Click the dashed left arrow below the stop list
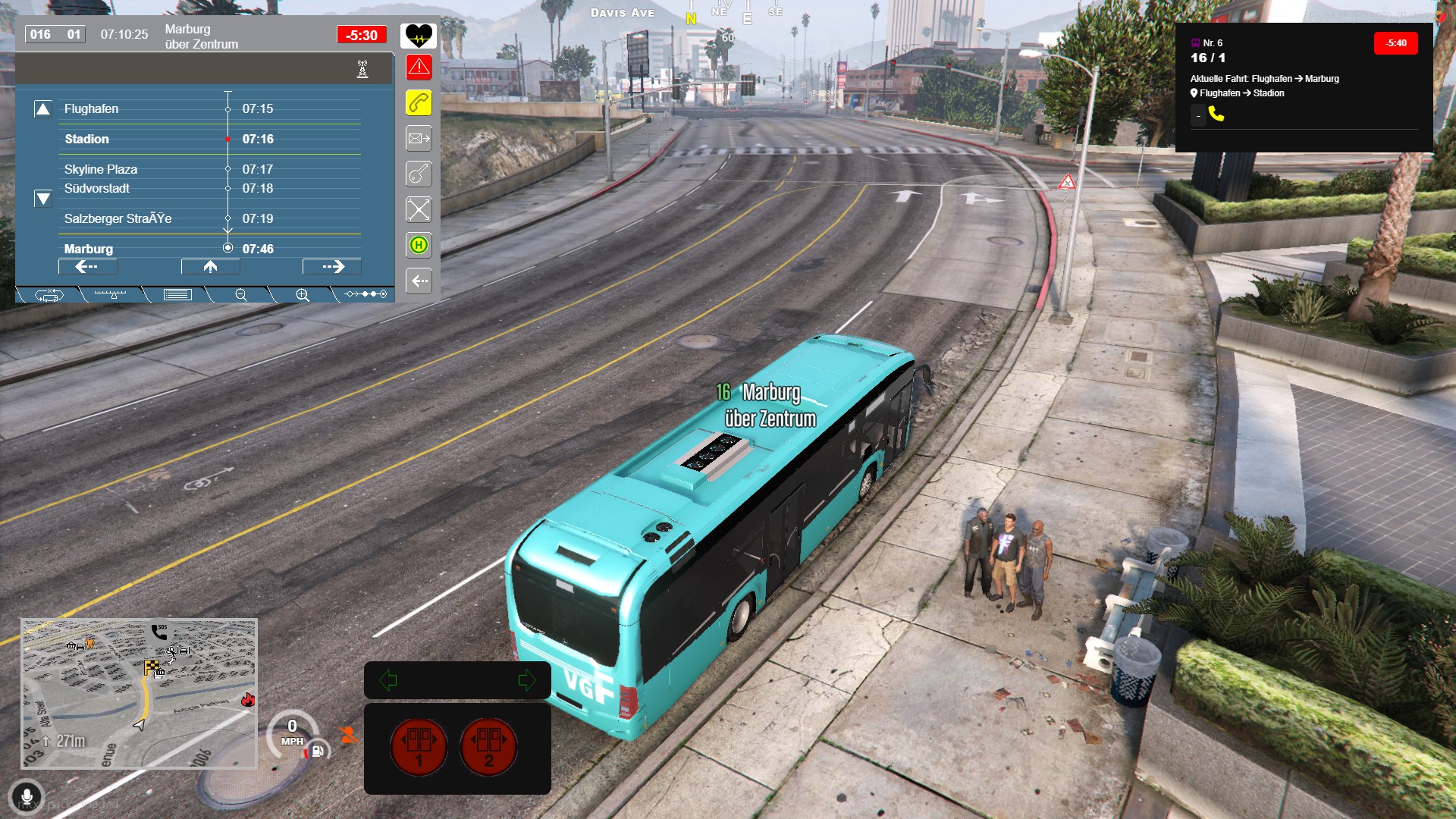 click(x=87, y=267)
